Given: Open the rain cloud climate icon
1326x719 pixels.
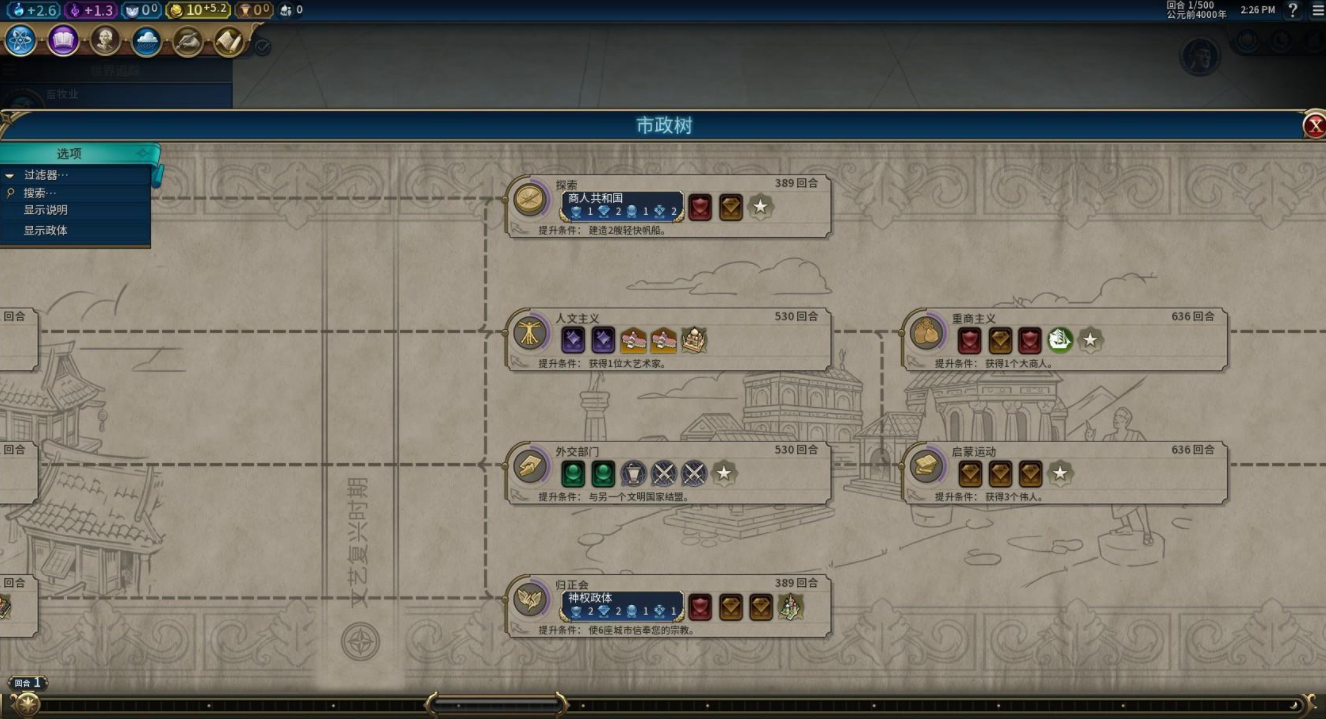Looking at the screenshot, I should pyautogui.click(x=147, y=40).
